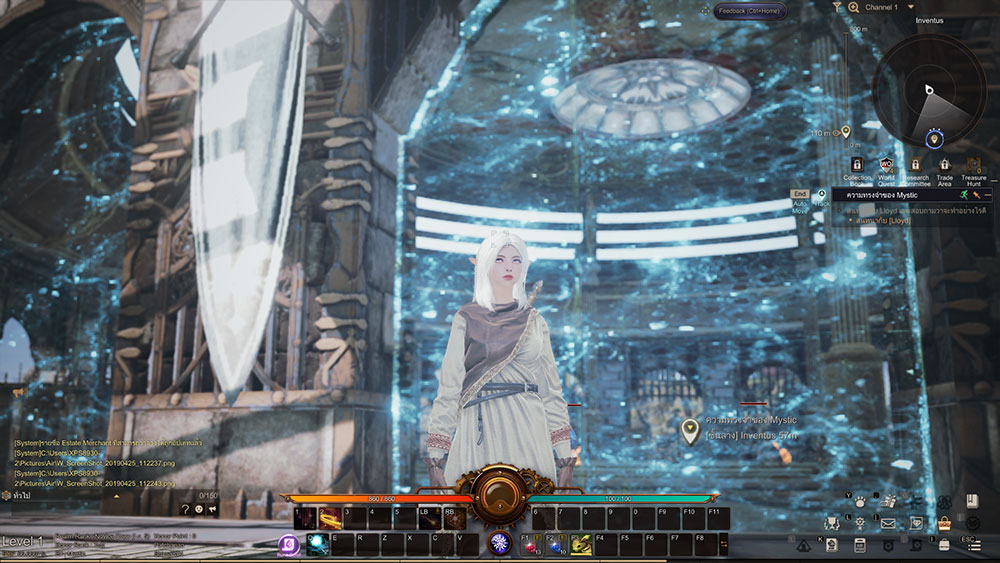Image resolution: width=1000 pixels, height=563 pixels.
Task: Open the minimap filter funnel
Action: click(x=837, y=7)
